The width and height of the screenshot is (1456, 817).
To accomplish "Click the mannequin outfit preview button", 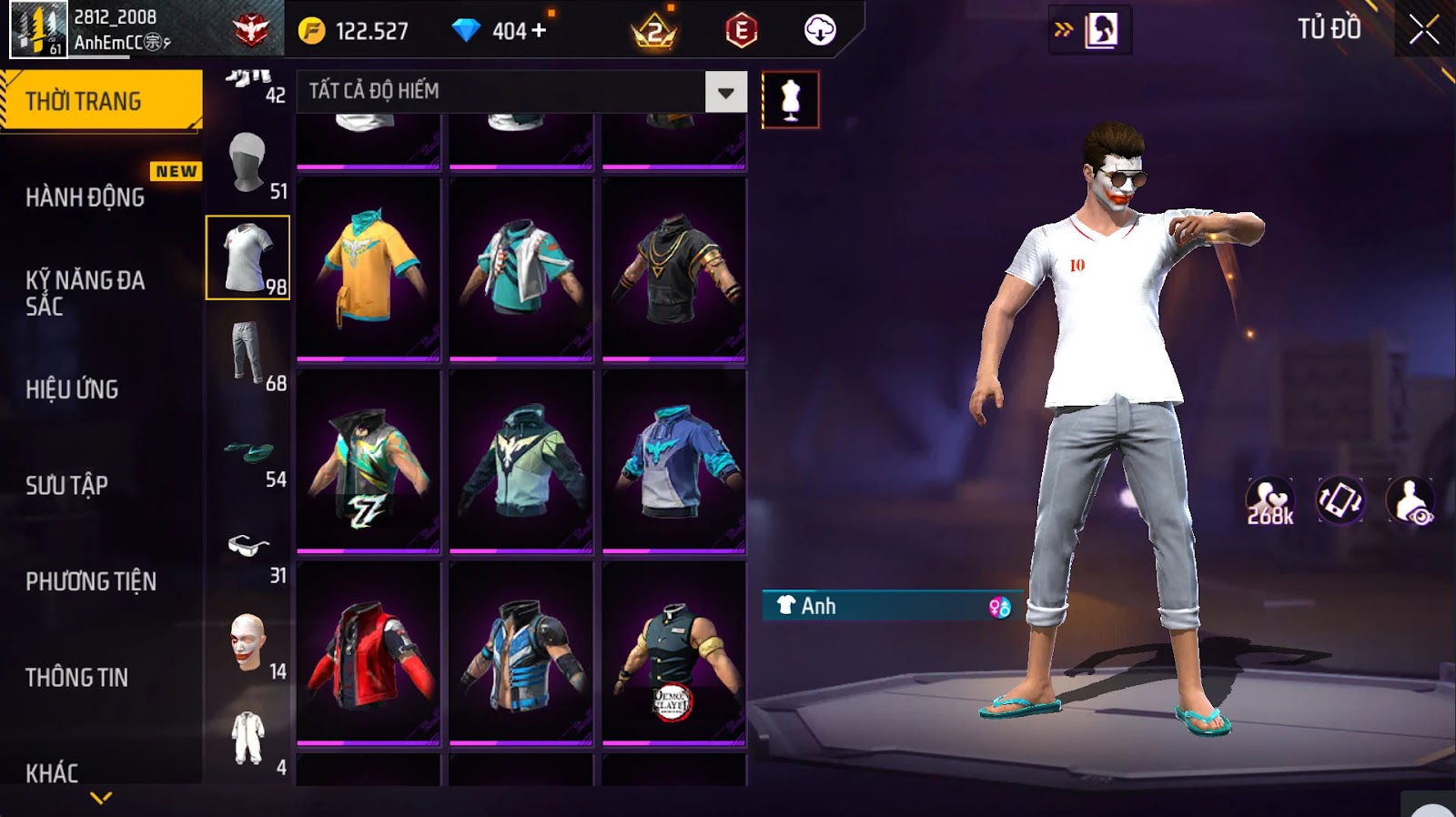I will pos(790,99).
